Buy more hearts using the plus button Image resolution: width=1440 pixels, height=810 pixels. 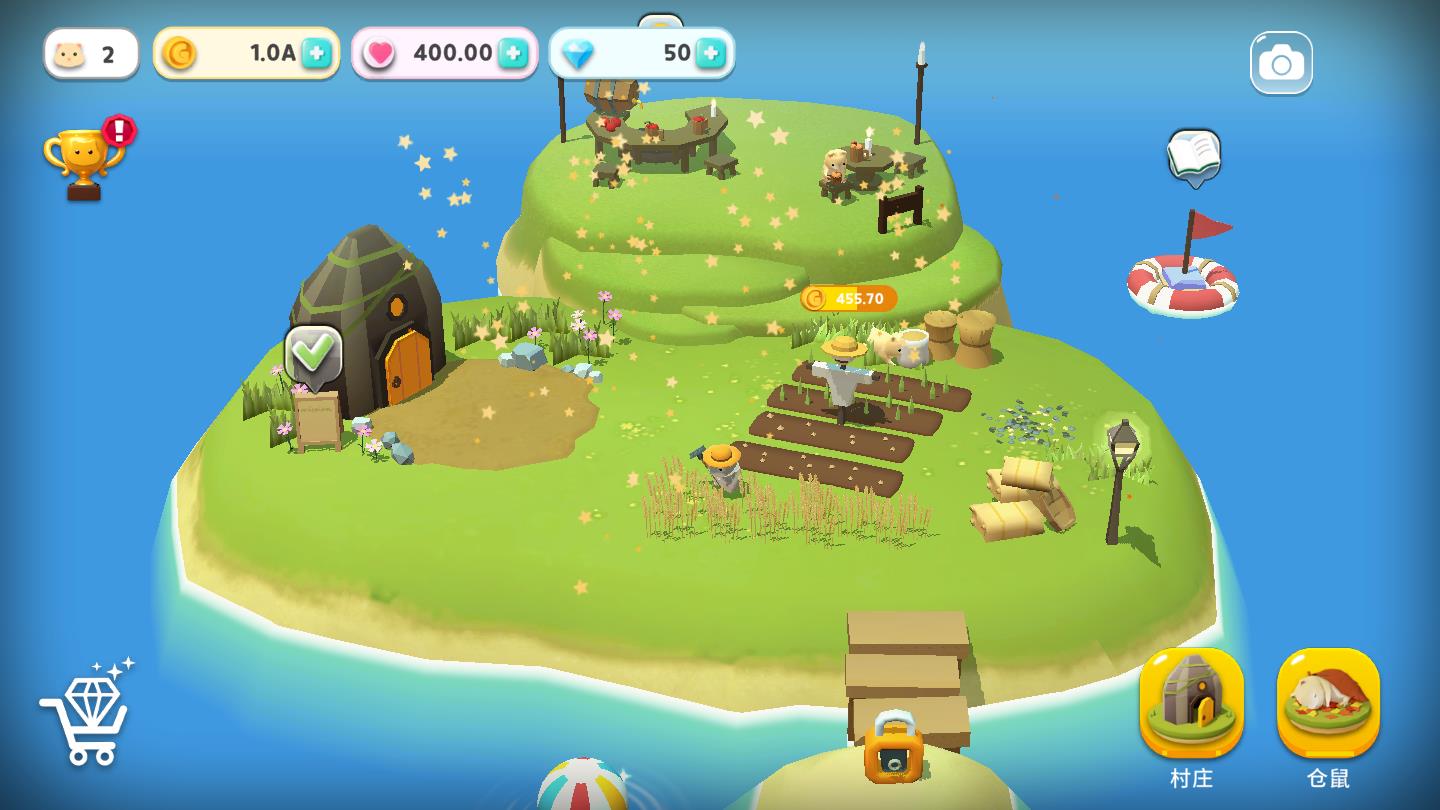click(513, 53)
